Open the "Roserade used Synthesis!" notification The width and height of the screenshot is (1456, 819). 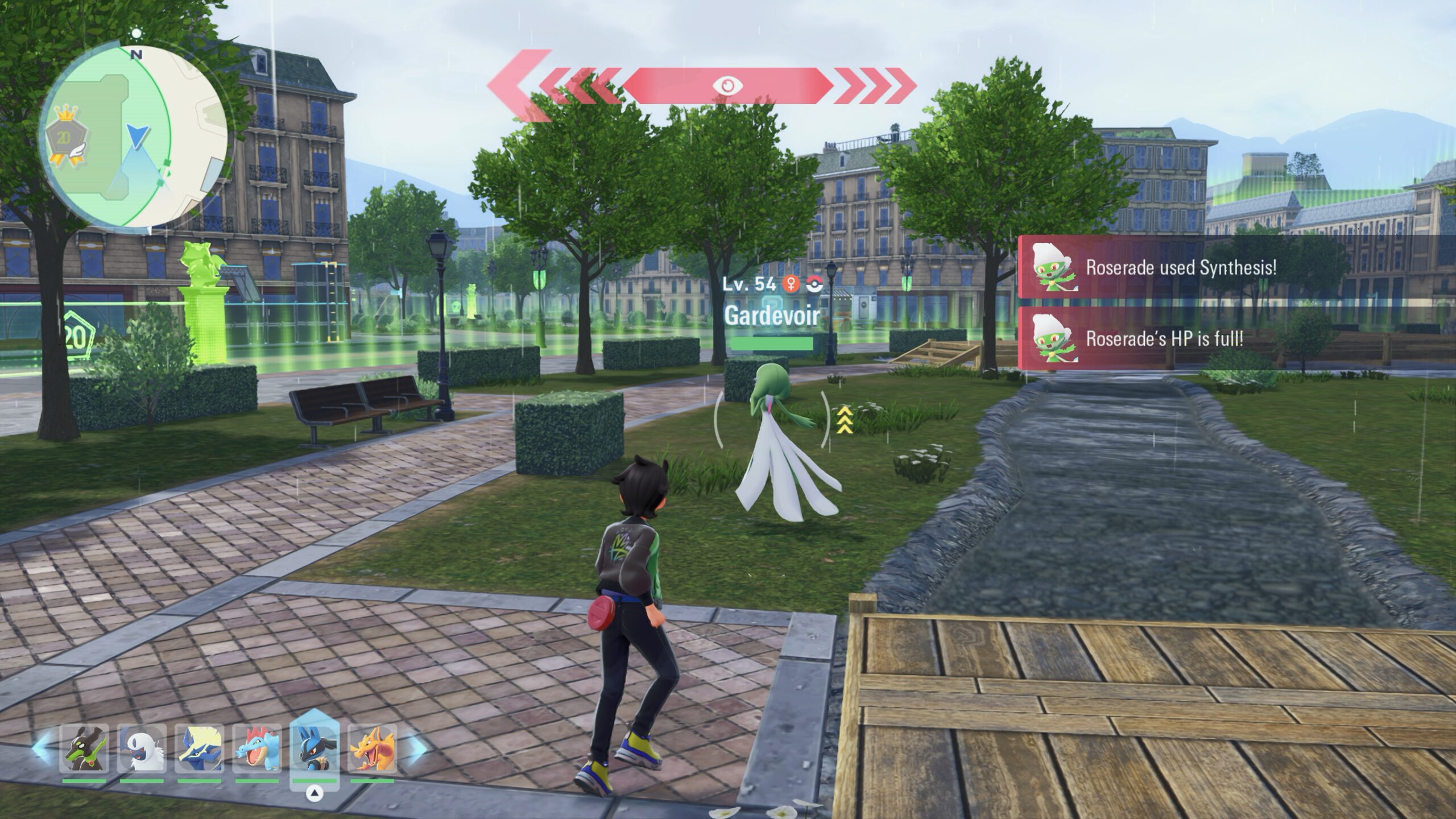click(1180, 267)
